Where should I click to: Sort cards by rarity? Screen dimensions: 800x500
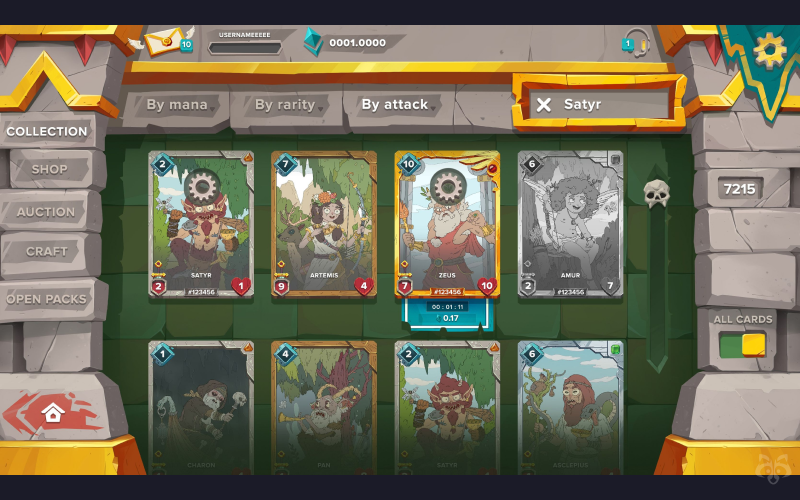pyautogui.click(x=285, y=104)
